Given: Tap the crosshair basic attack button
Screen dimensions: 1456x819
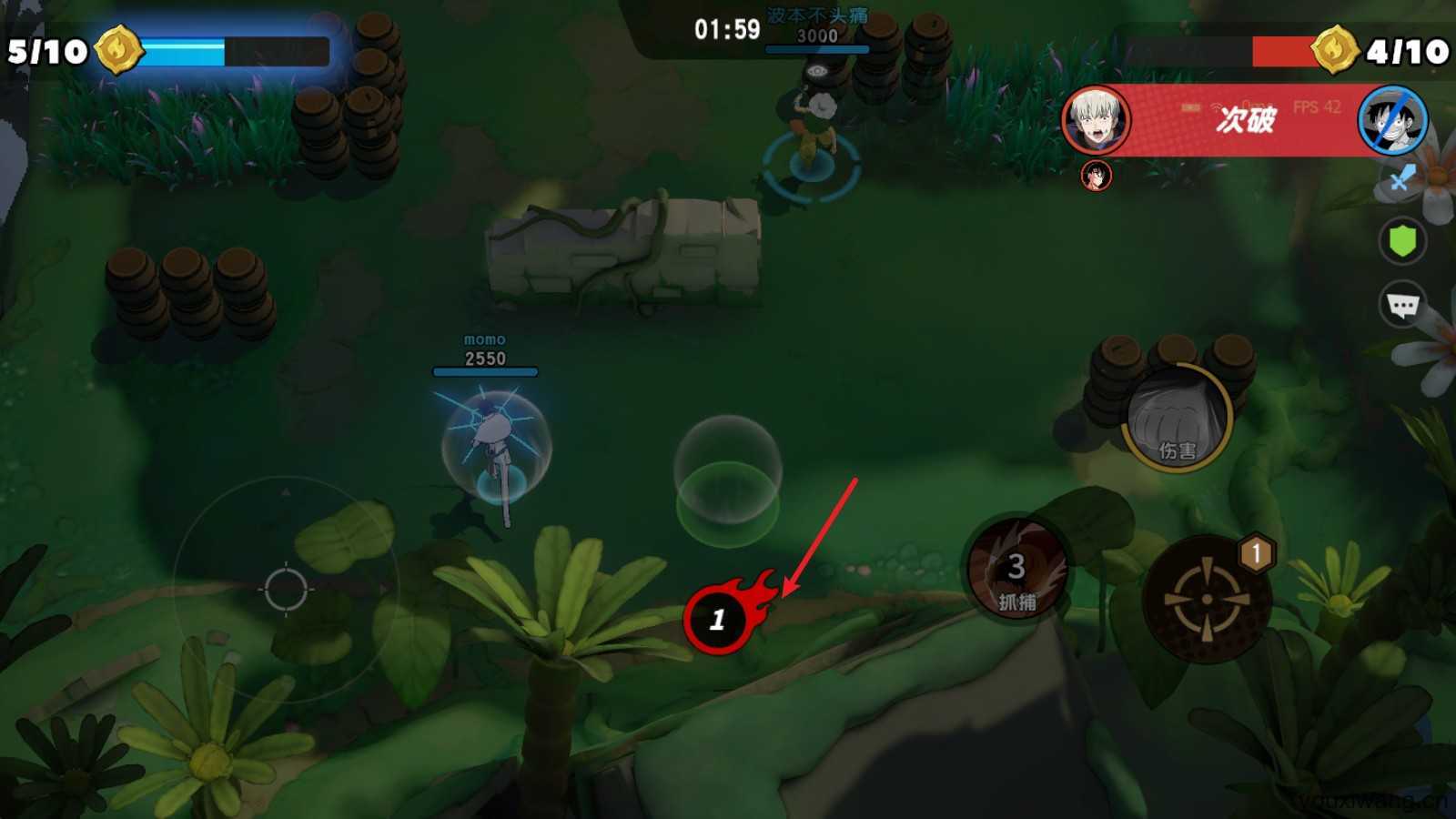Looking at the screenshot, I should (x=1207, y=599).
